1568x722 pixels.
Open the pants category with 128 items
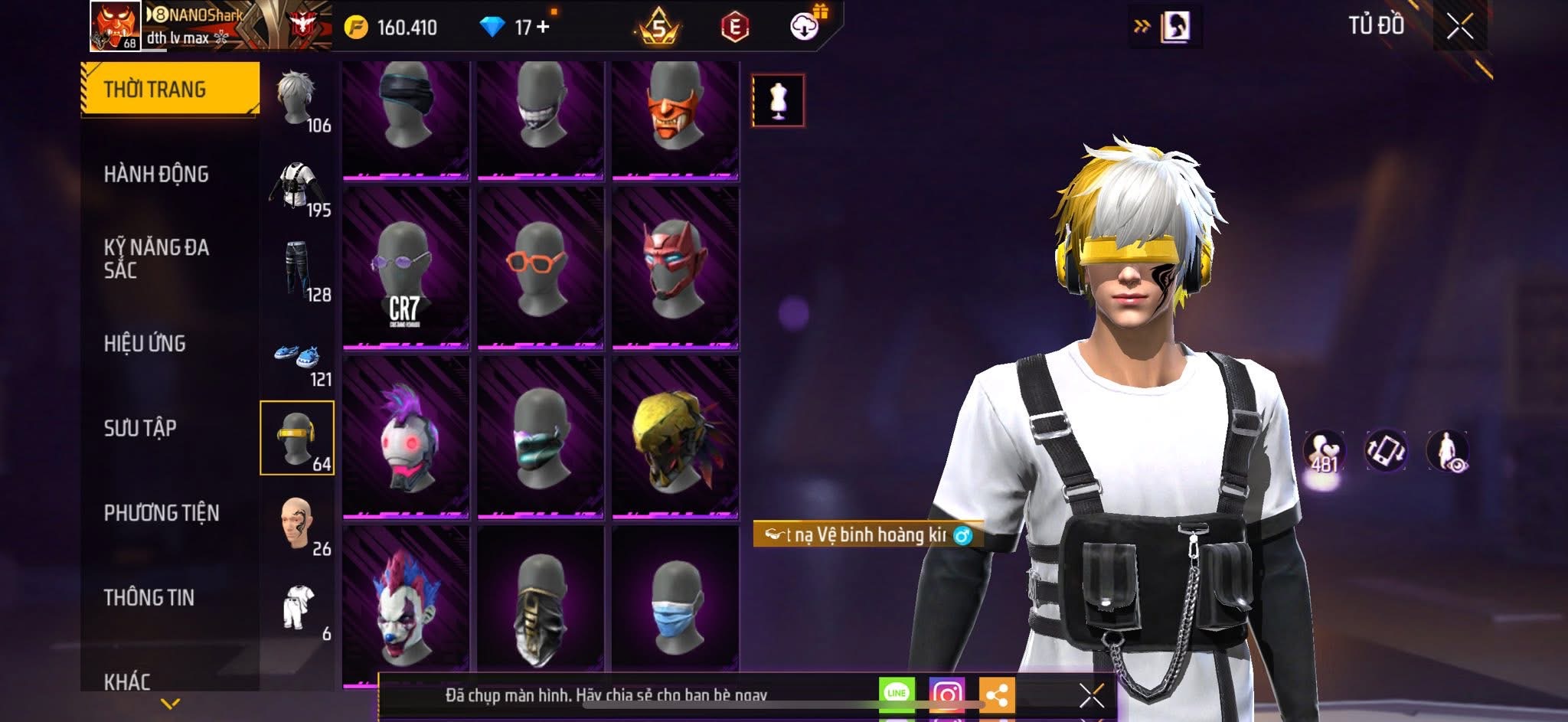298,270
